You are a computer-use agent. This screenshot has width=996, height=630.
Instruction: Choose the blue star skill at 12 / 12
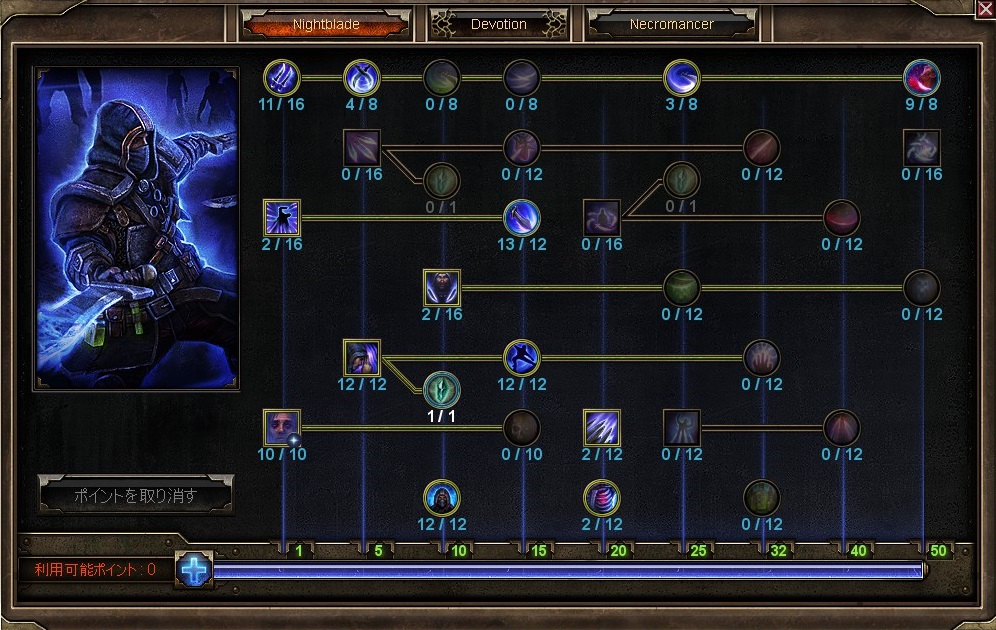(522, 357)
